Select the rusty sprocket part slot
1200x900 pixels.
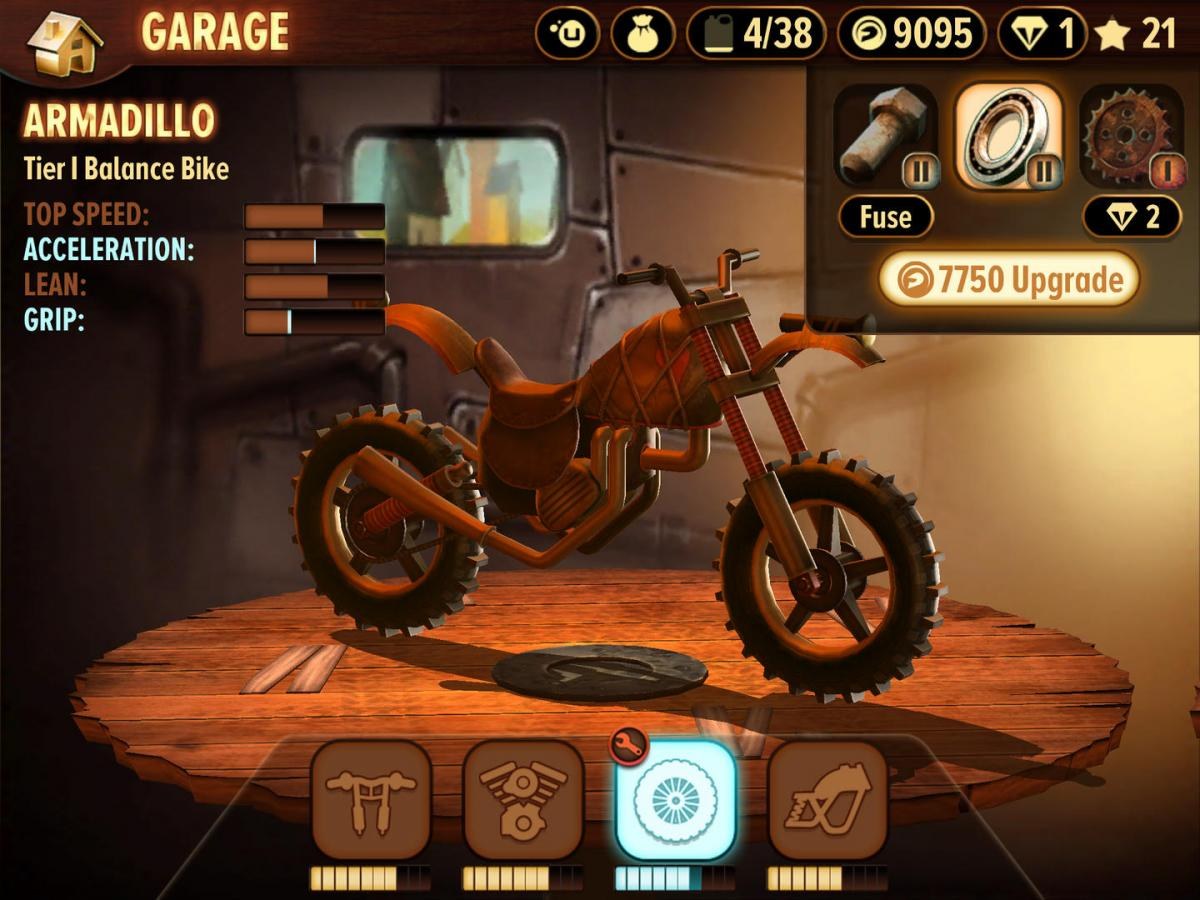tap(1131, 138)
